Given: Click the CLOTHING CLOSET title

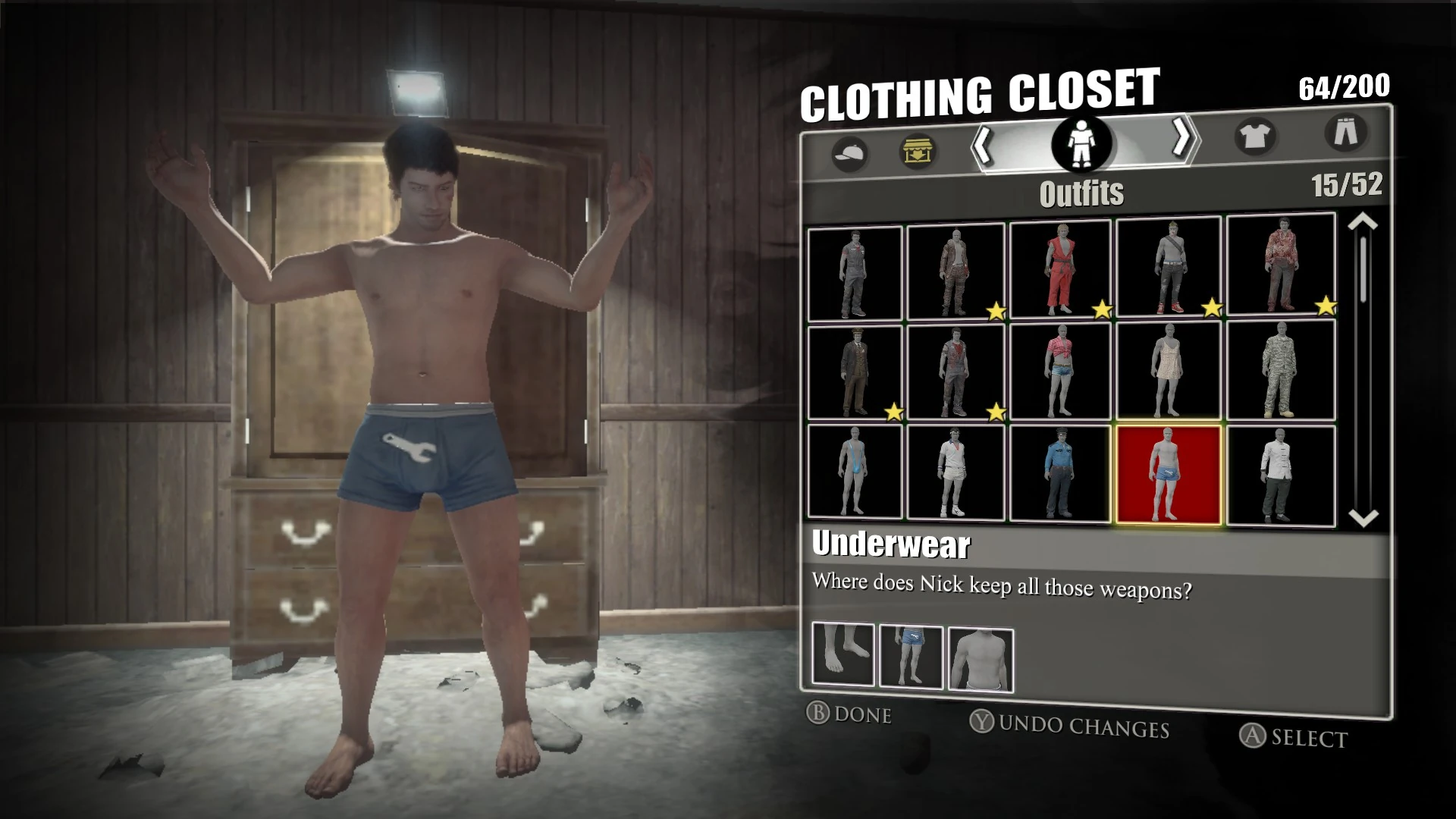Looking at the screenshot, I should point(982,95).
